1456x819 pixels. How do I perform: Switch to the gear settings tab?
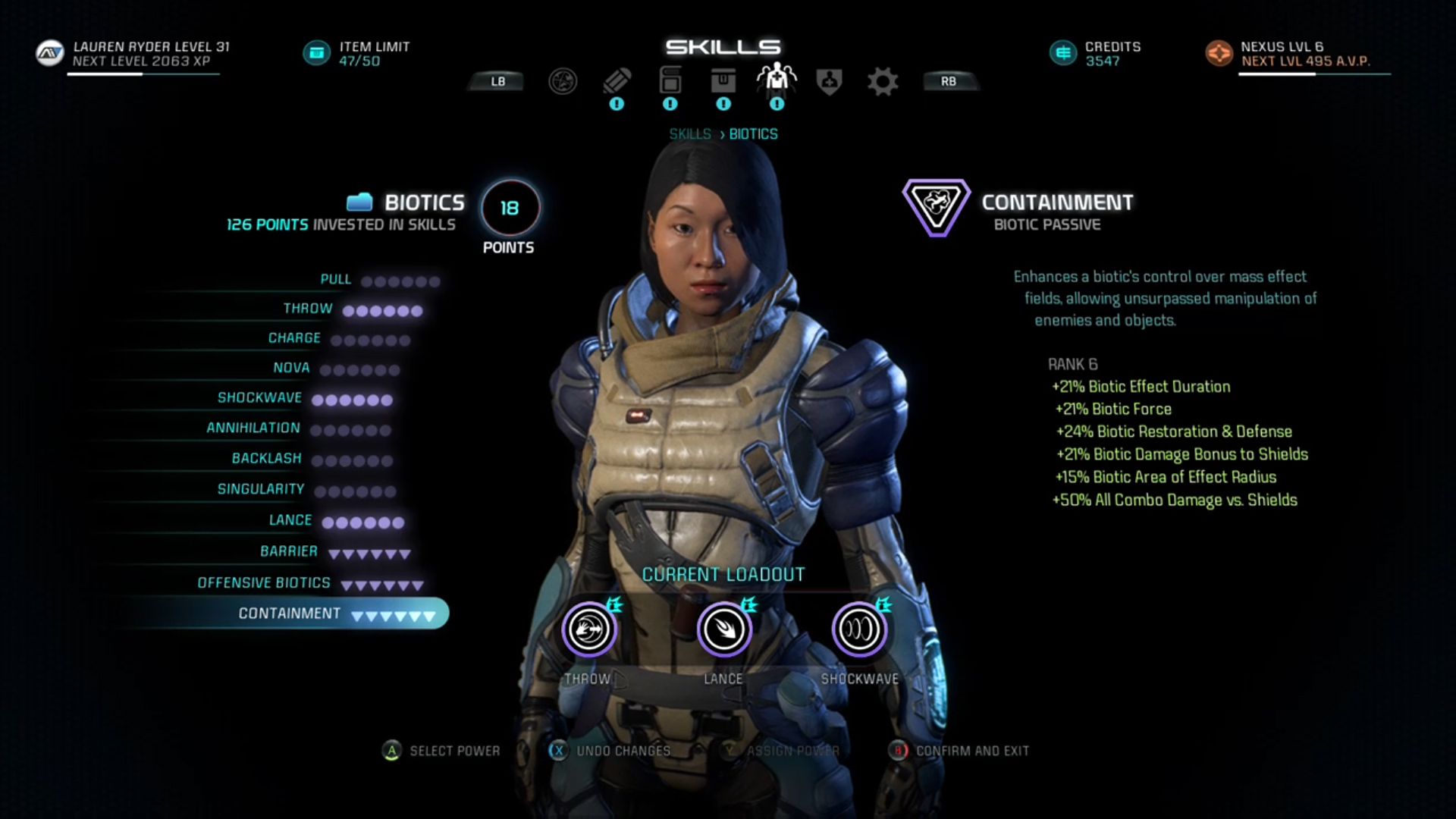[x=882, y=81]
